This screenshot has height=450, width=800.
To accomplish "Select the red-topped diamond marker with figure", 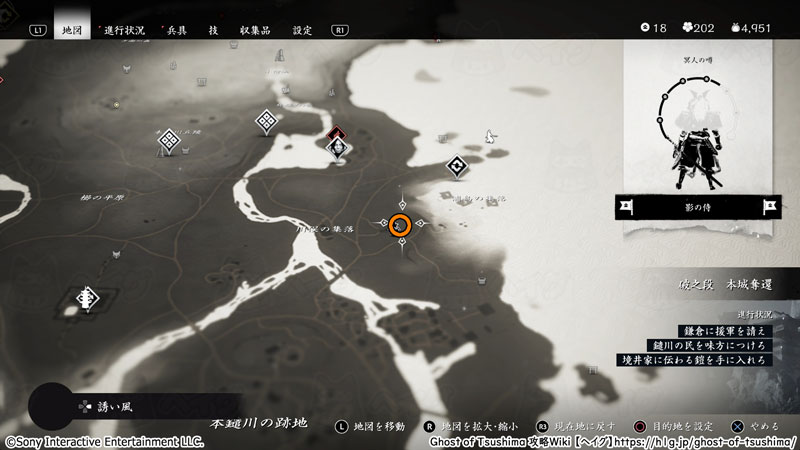I will click(x=339, y=144).
